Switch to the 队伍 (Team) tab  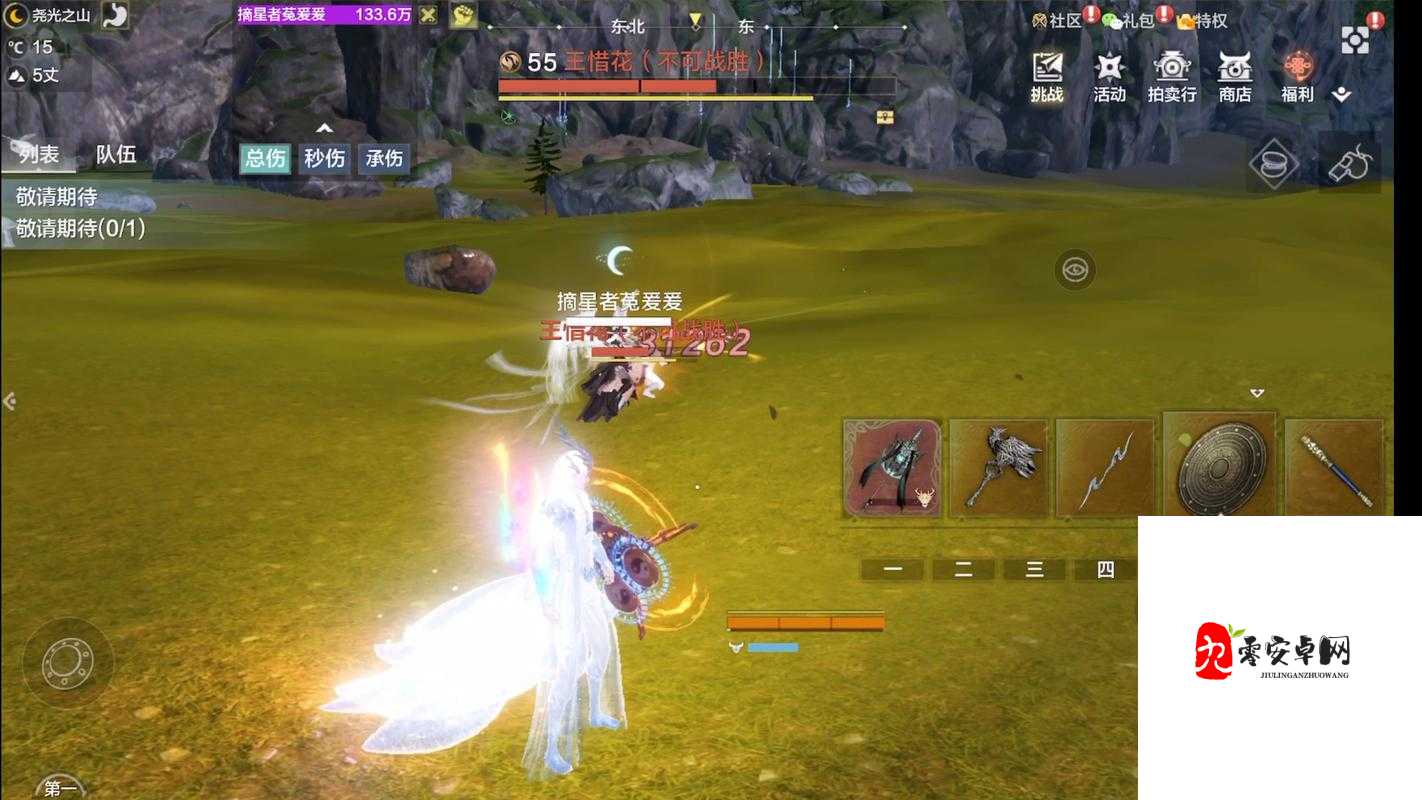click(117, 154)
